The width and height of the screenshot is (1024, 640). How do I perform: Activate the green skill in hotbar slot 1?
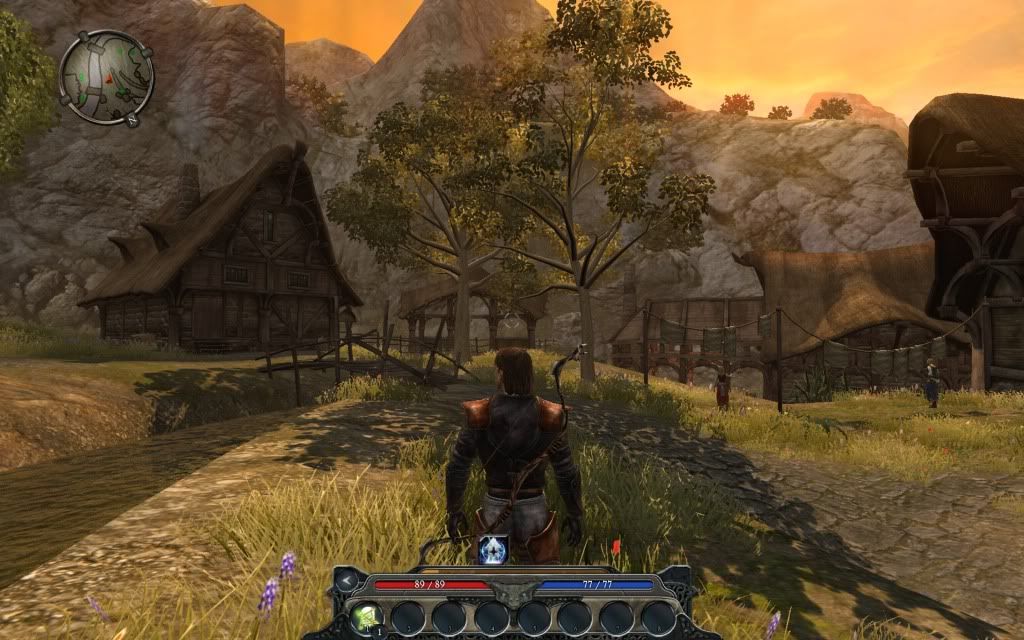pos(364,617)
